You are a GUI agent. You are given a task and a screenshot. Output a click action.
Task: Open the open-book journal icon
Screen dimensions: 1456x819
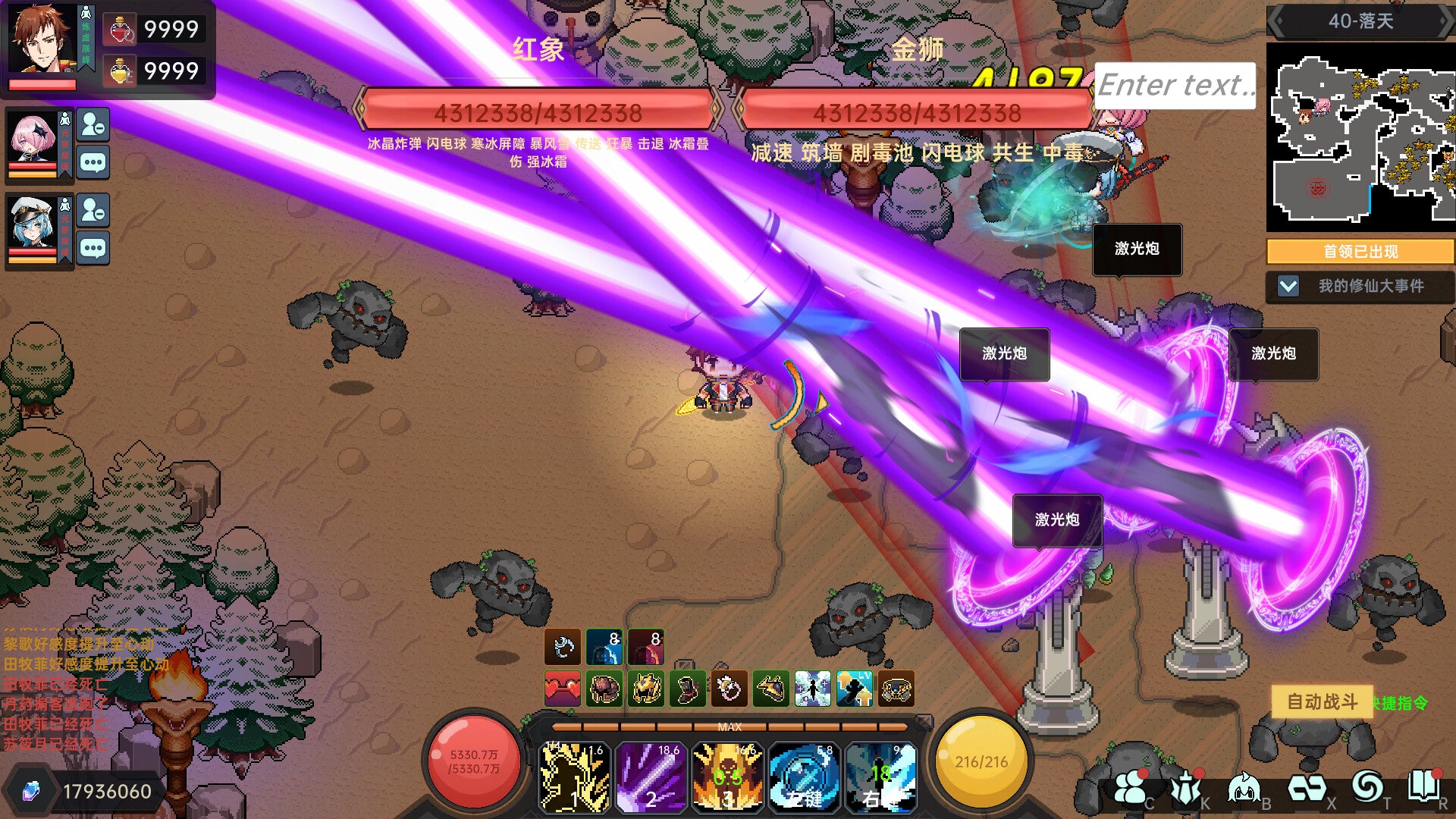click(x=1423, y=787)
